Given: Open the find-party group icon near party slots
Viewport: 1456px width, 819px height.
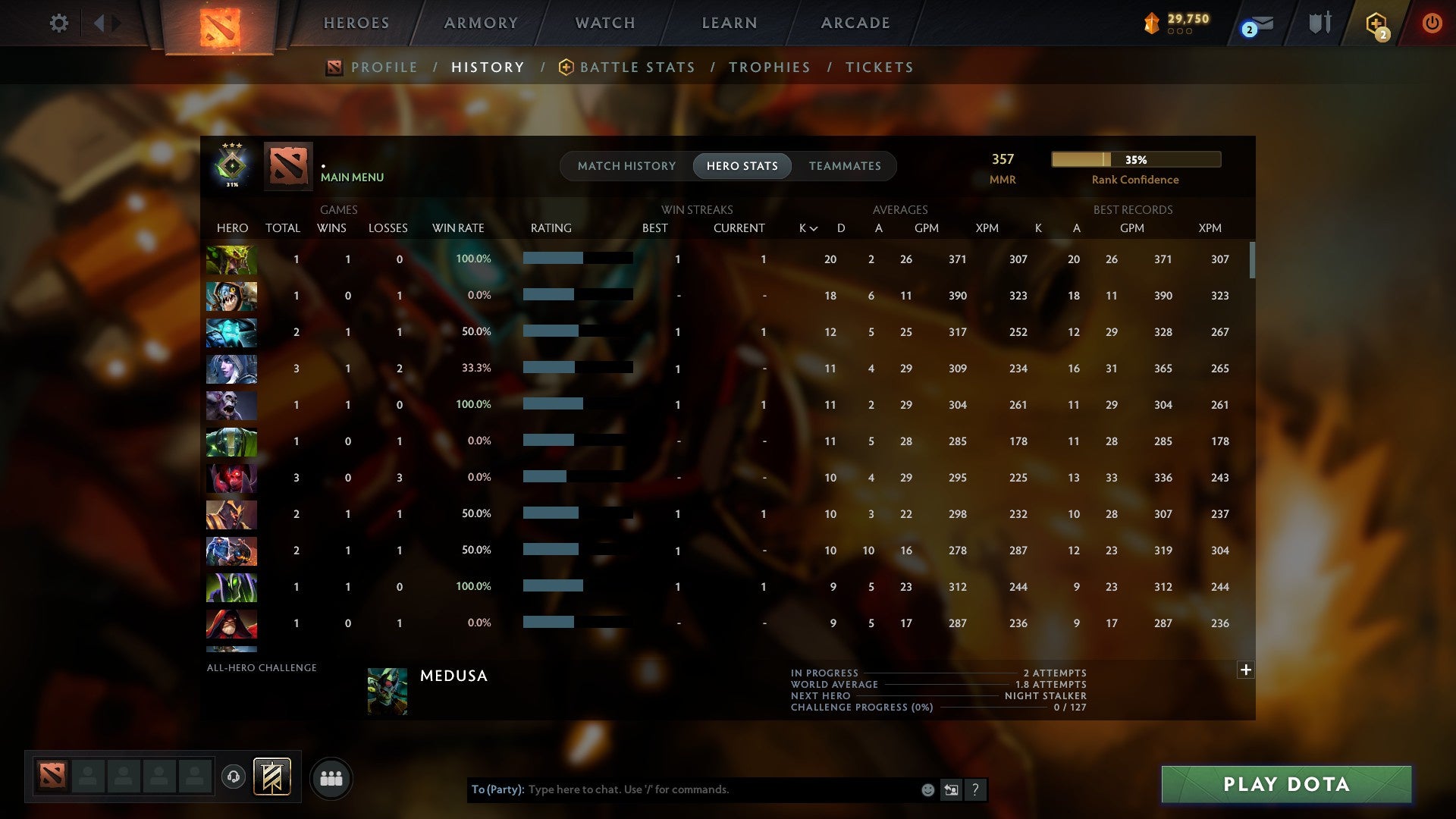Looking at the screenshot, I should [x=331, y=778].
